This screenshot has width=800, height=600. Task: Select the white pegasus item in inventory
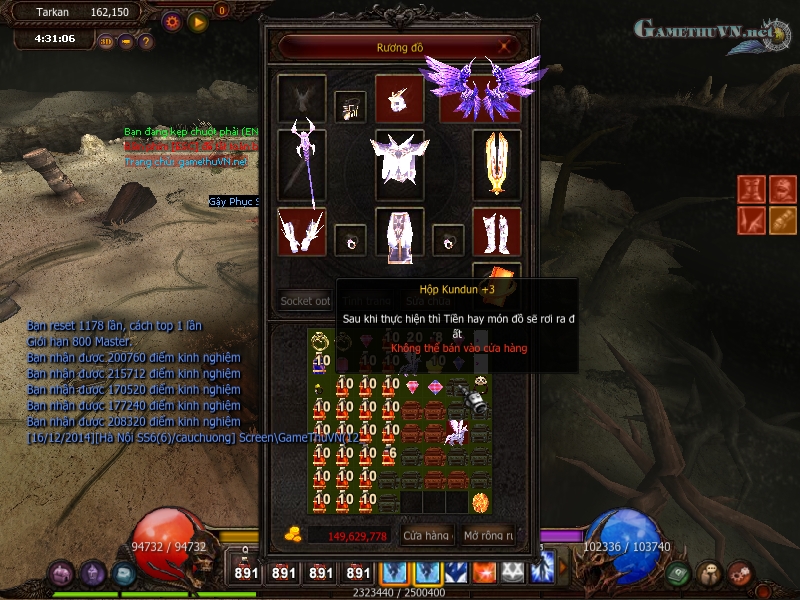click(x=457, y=432)
